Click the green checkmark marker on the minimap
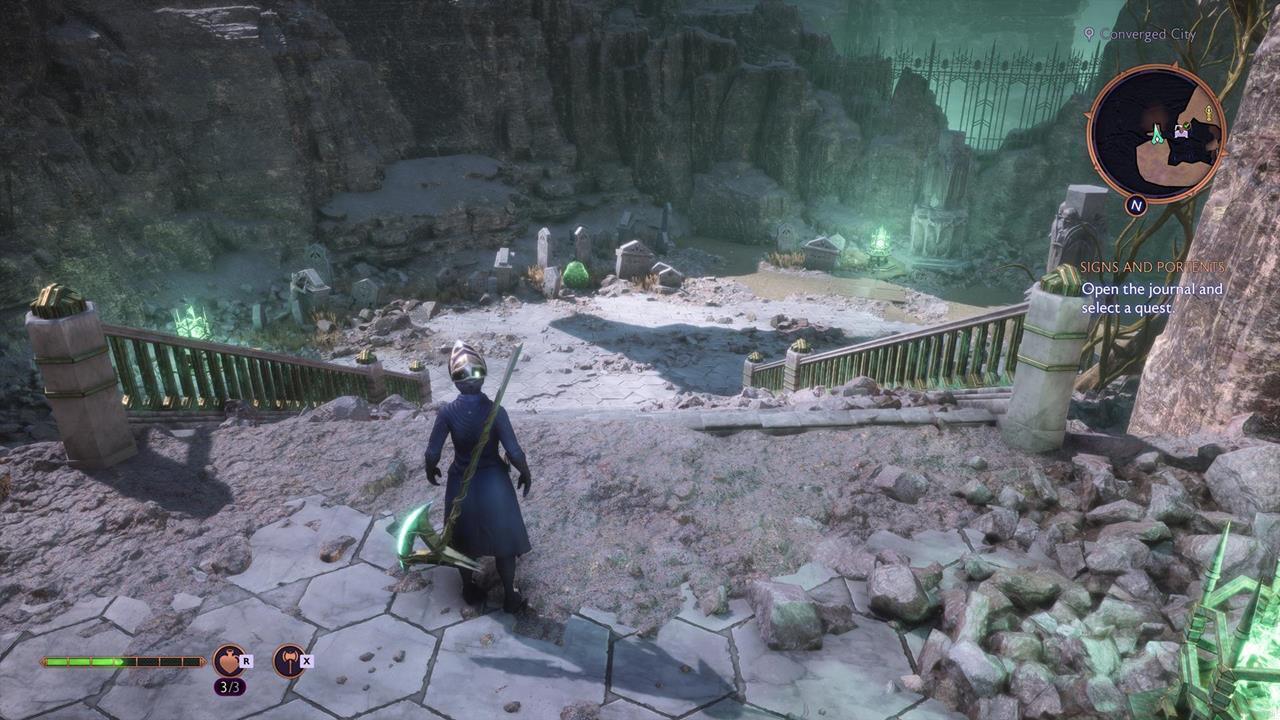Viewport: 1280px width, 720px height. click(x=1186, y=126)
